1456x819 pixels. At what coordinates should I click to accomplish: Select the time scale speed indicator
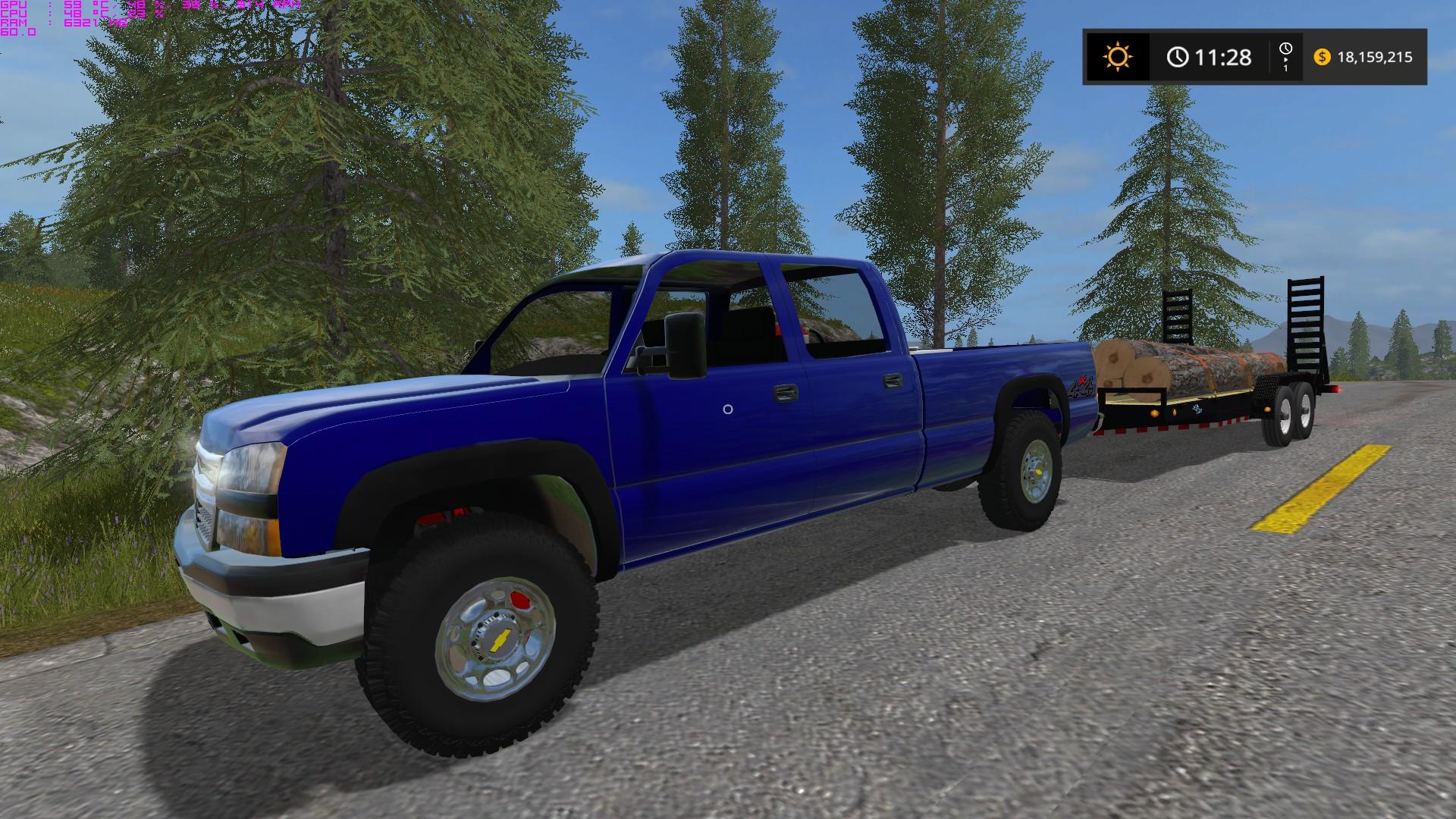[x=1285, y=57]
